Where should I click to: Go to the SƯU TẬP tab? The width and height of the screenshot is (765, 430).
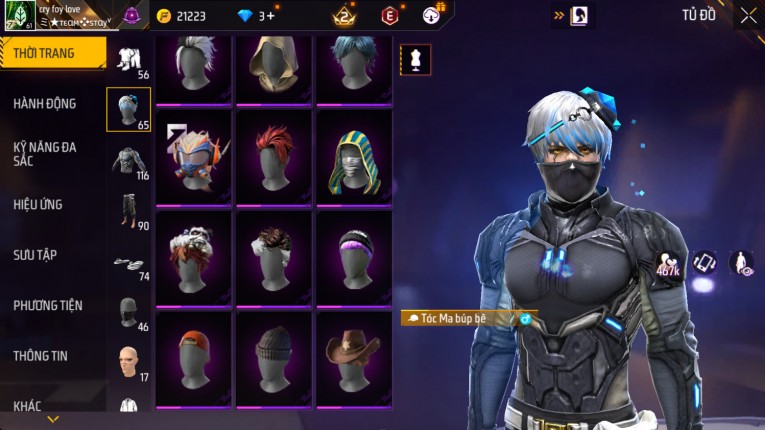[35, 255]
